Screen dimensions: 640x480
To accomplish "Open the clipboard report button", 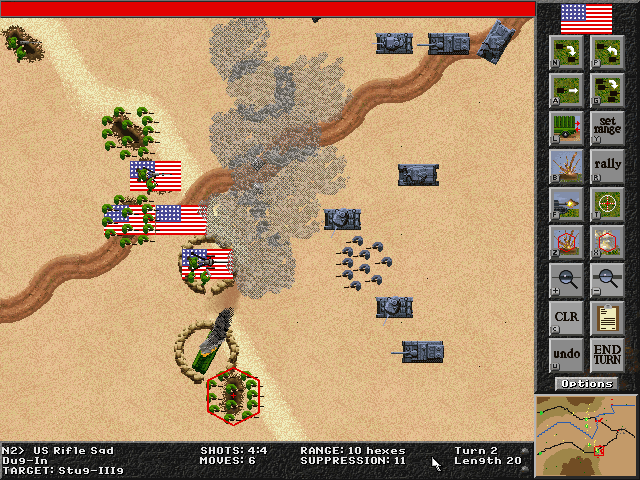I will coord(607,318).
